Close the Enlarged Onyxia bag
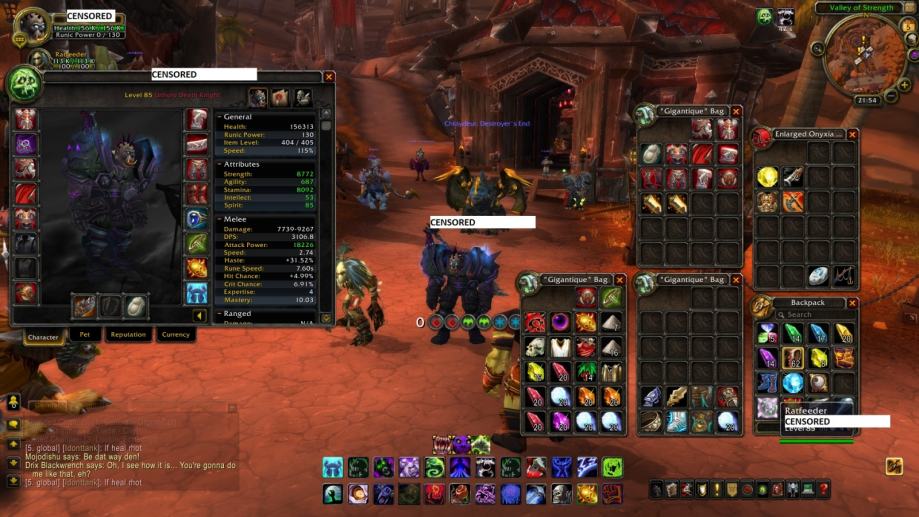 (x=853, y=134)
